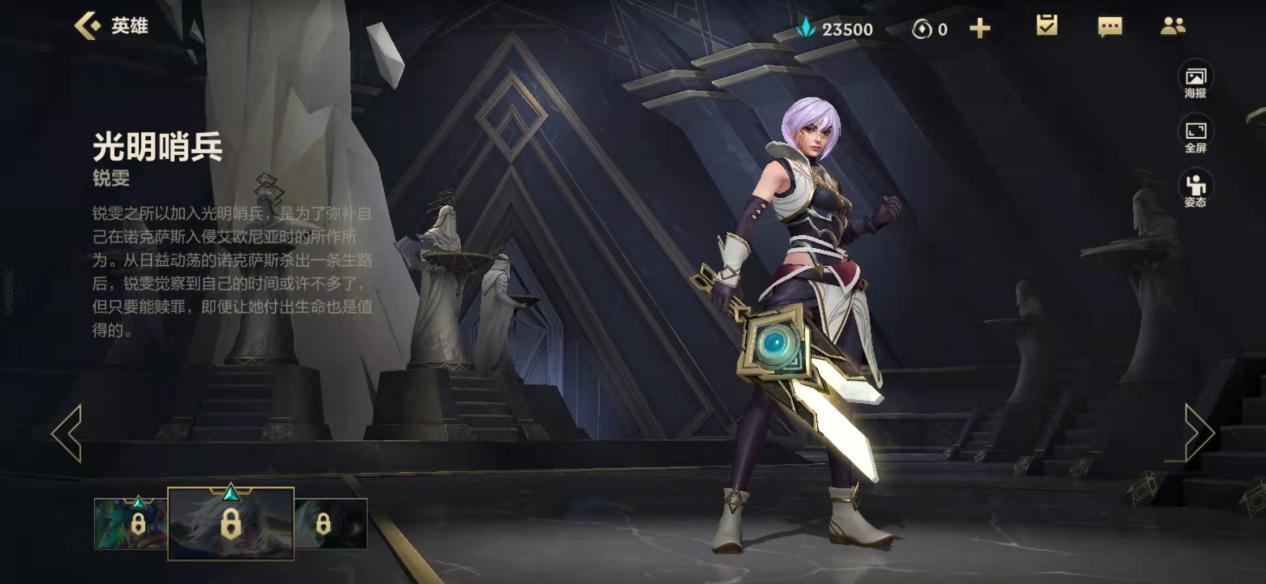
Task: Open the 姿态 pose options
Action: click(1195, 188)
